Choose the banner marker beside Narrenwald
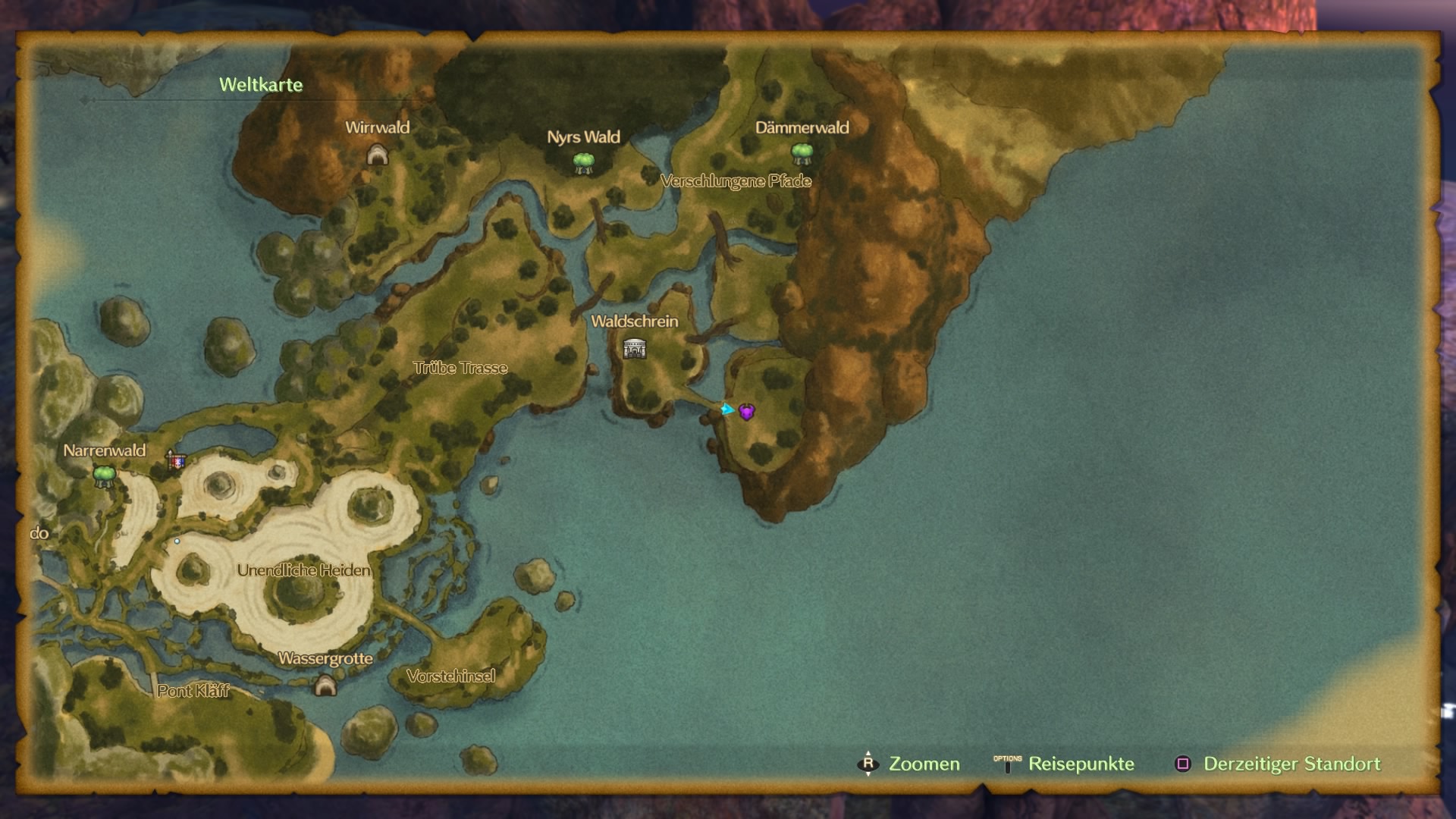Viewport: 1456px width, 819px height. 176,460
